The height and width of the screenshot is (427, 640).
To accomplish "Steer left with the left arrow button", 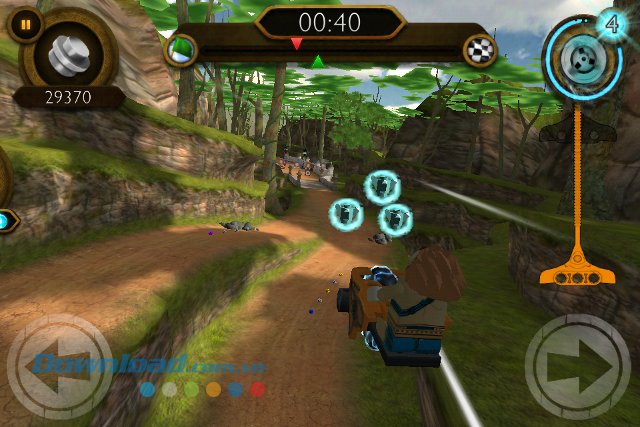I will pyautogui.click(x=59, y=366).
